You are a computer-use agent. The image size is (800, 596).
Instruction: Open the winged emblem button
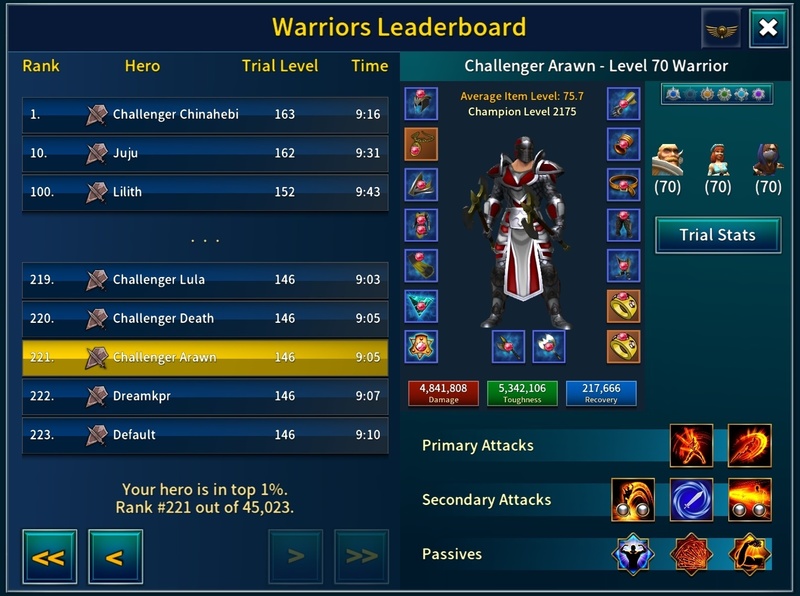pos(720,28)
